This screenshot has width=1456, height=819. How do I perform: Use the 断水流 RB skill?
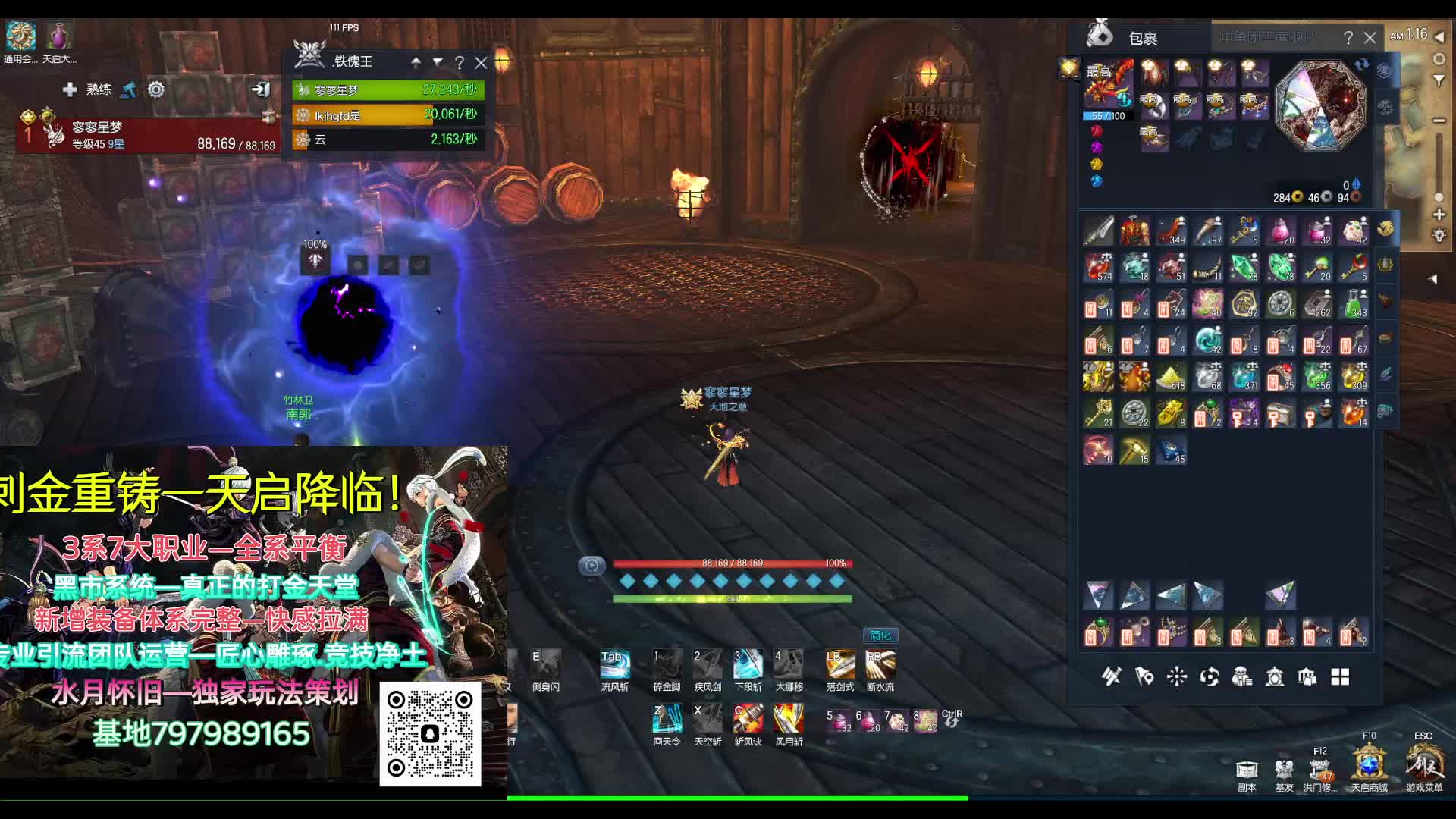click(x=880, y=665)
